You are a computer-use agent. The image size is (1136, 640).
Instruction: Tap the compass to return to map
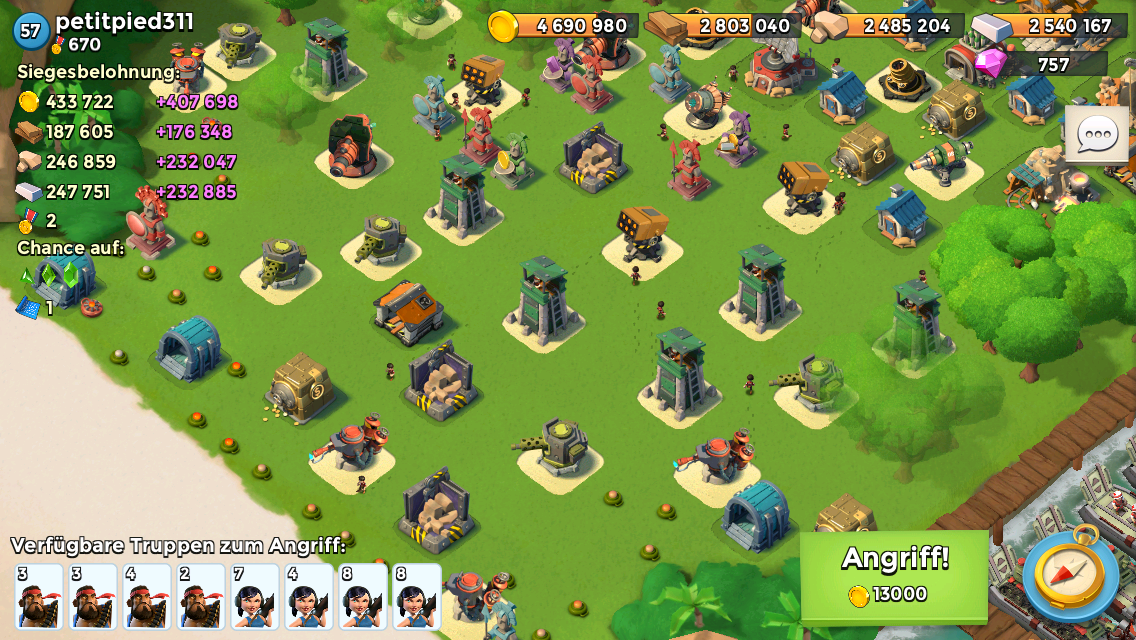1070,573
